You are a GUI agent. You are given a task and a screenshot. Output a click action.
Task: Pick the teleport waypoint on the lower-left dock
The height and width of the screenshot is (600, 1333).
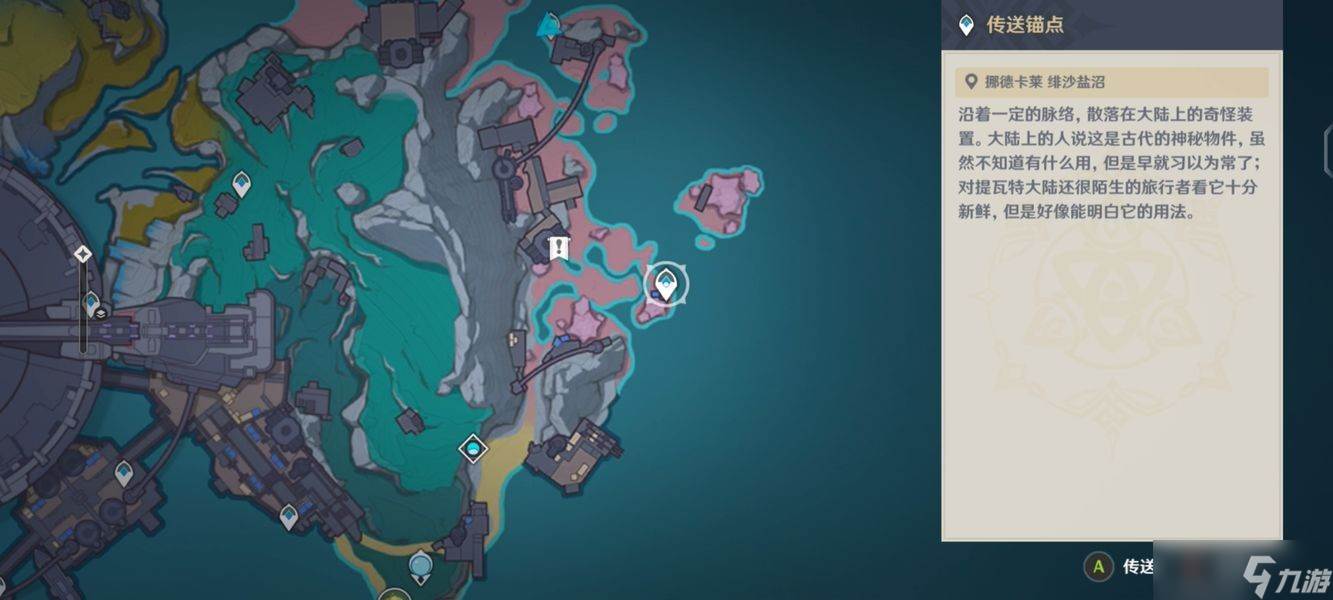coord(124,471)
